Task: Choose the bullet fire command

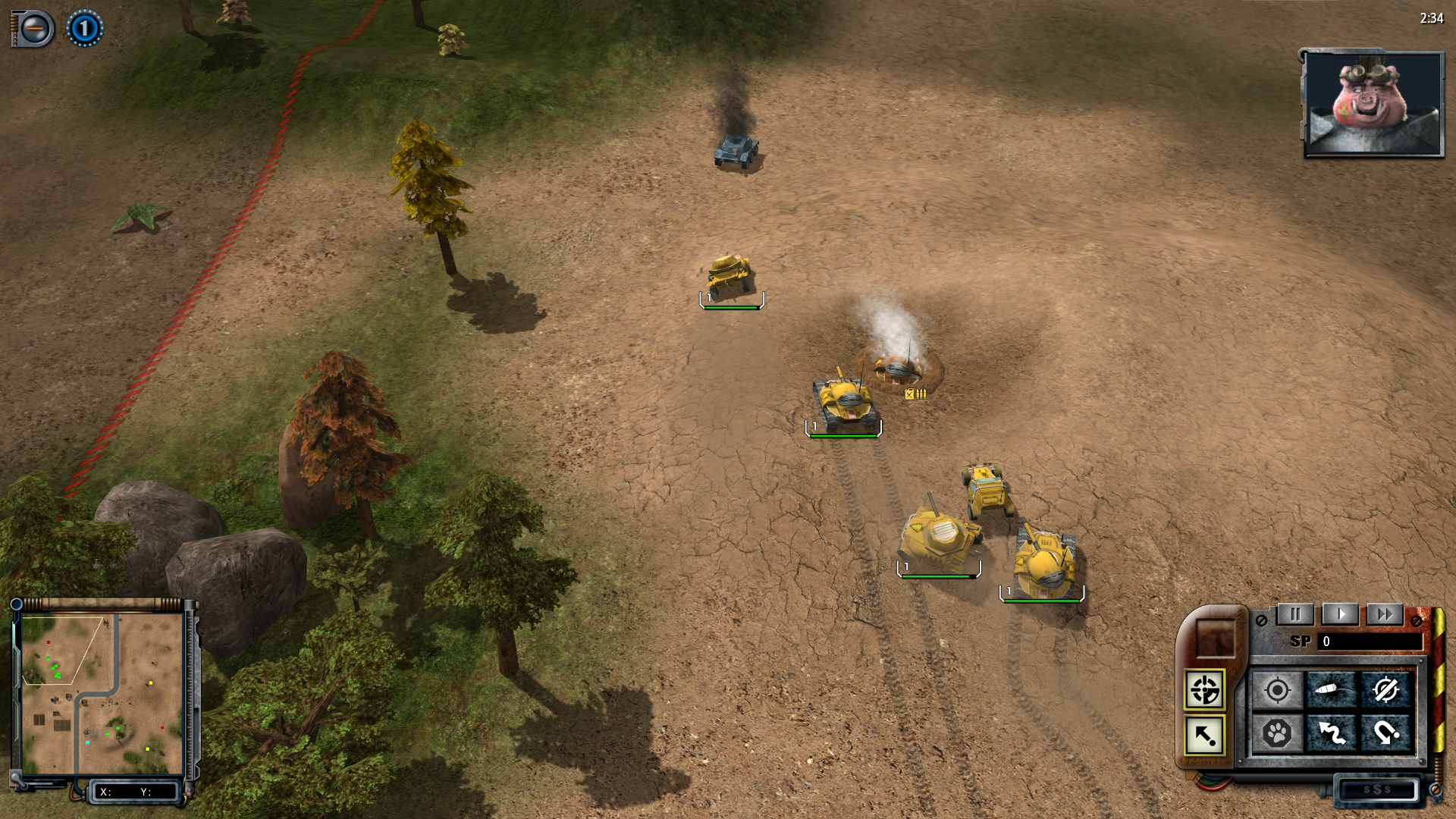Action: click(x=1332, y=691)
